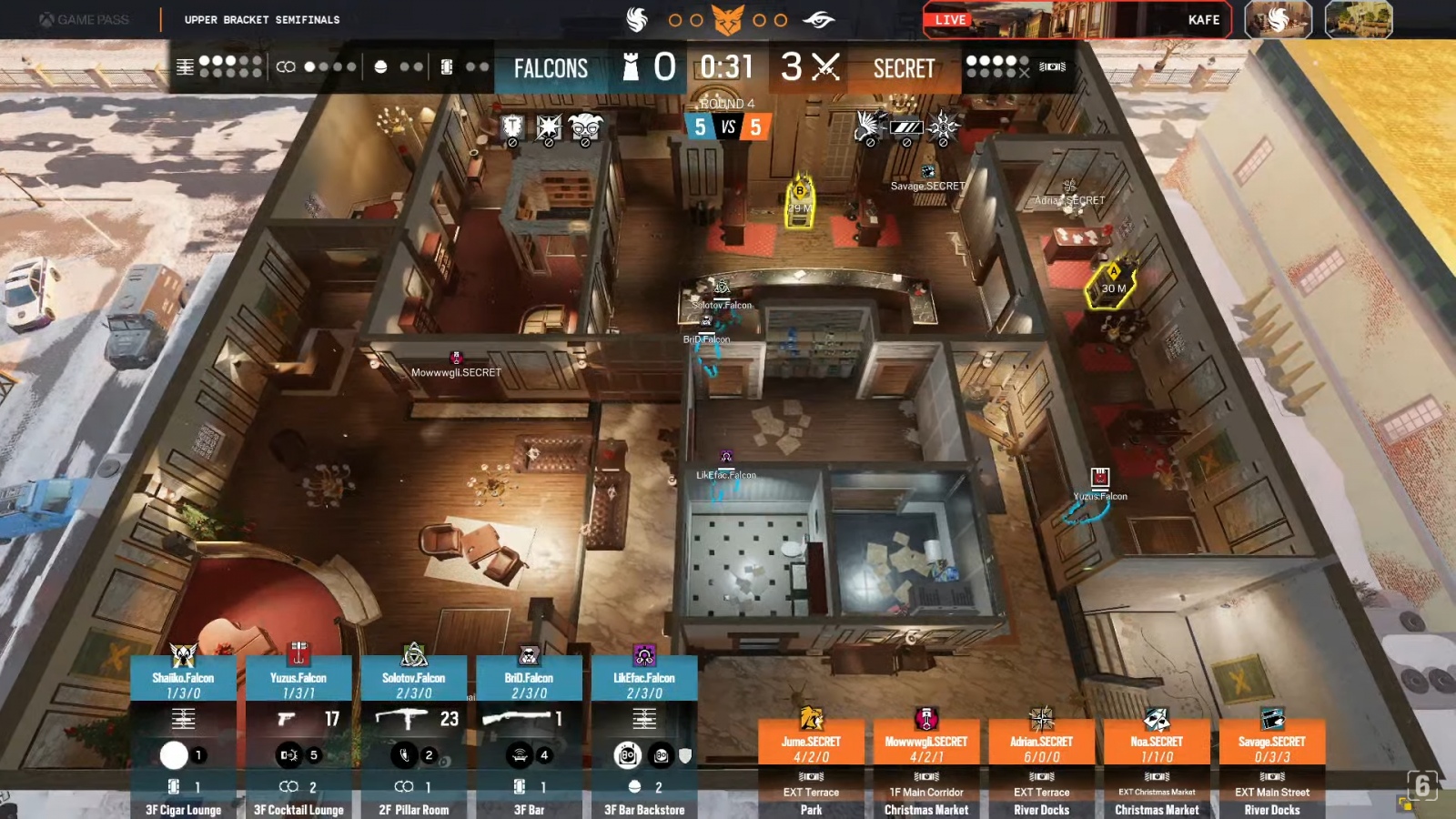Follow the Yuzus.Falcon name tag on map
This screenshot has height=819, width=1456.
(x=1100, y=496)
